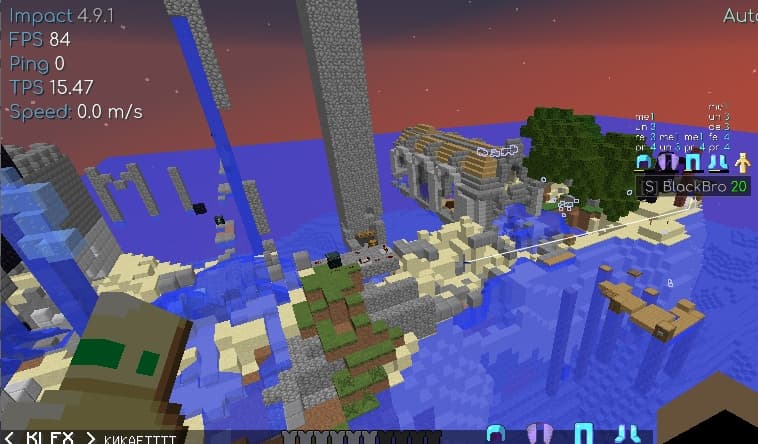Select the diamond helmet icon in the bottom armor HUD
Screen dimensions: 758x444
click(x=494, y=434)
